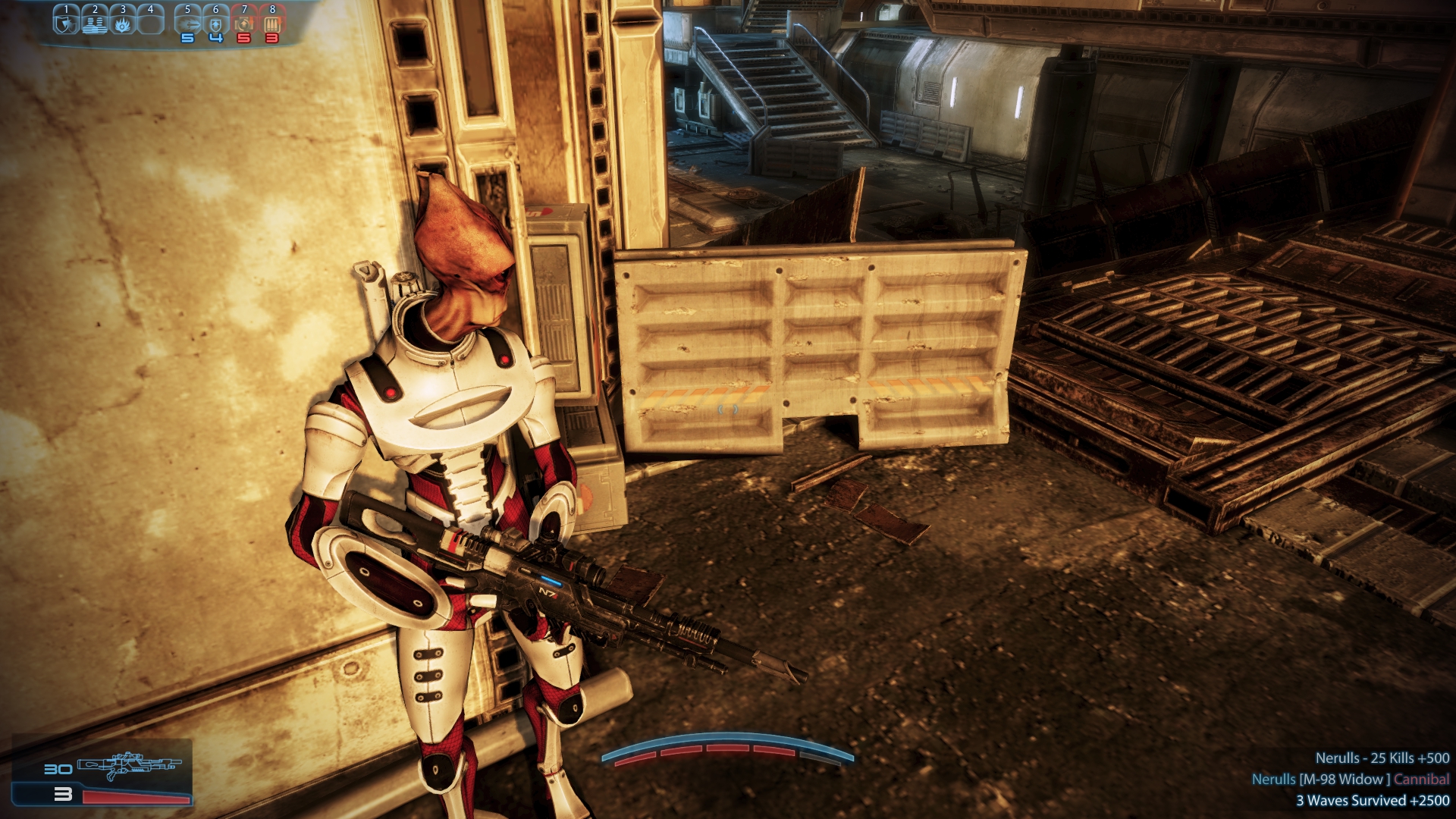This screenshot has height=819, width=1456.
Task: Activate the shield boost power in slot 1
Action: (x=66, y=23)
